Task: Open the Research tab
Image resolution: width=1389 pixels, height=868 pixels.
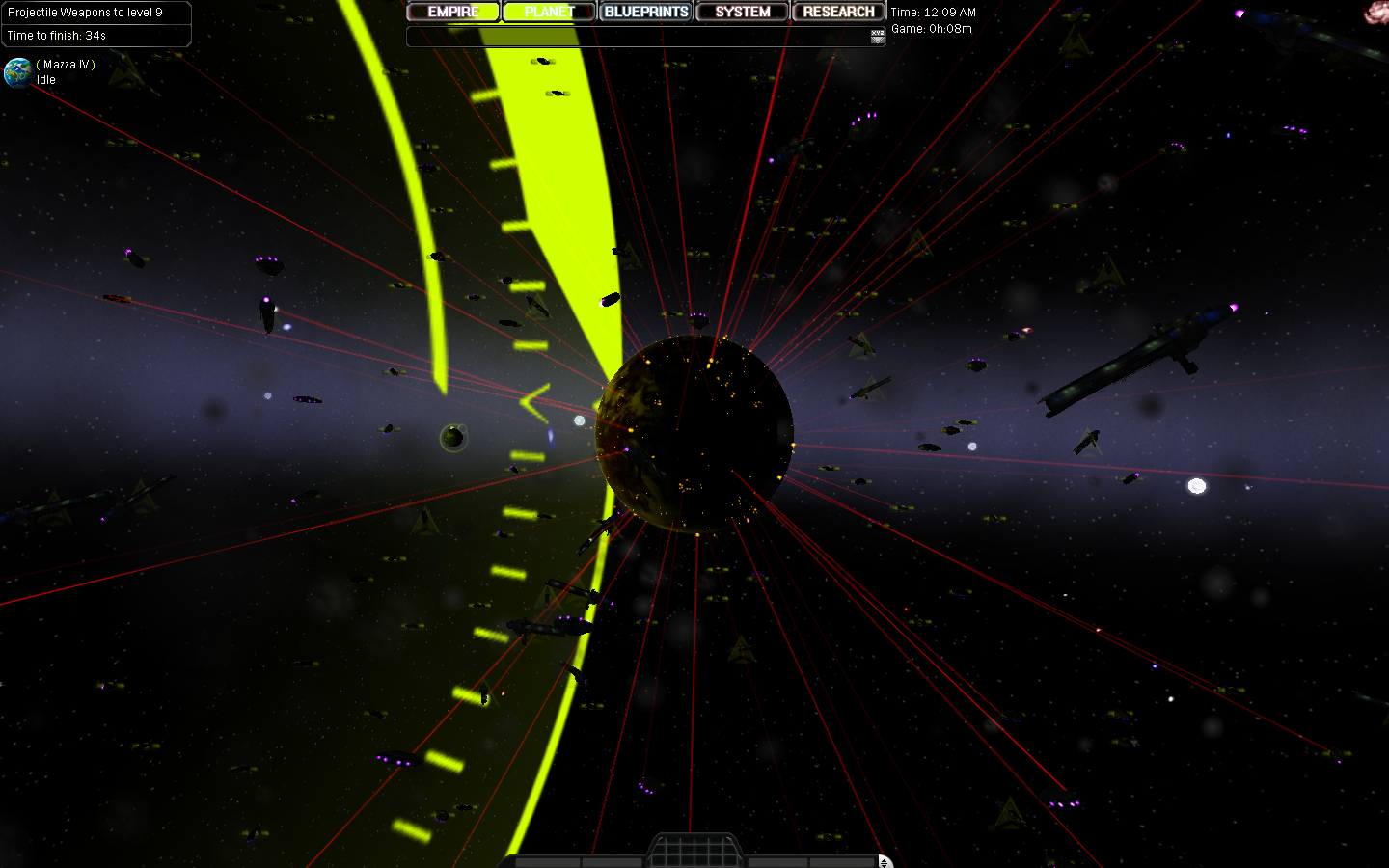Action: [x=838, y=12]
